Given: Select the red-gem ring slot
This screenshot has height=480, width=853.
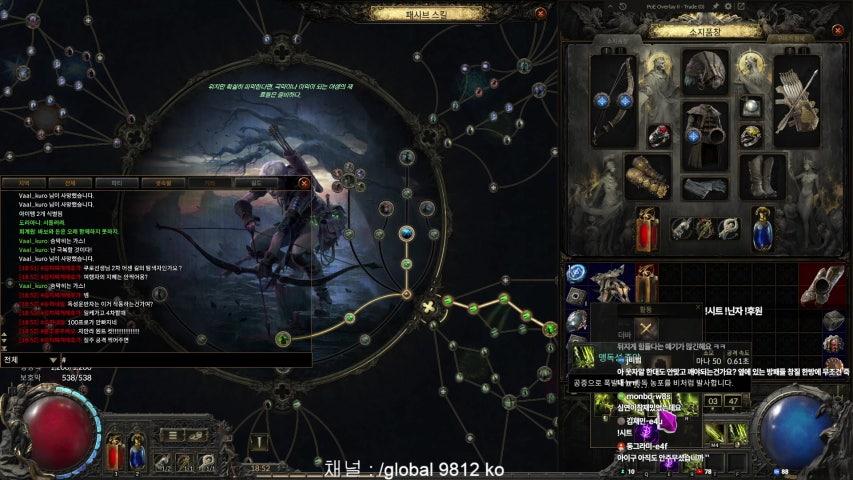Looking at the screenshot, I should [659, 135].
